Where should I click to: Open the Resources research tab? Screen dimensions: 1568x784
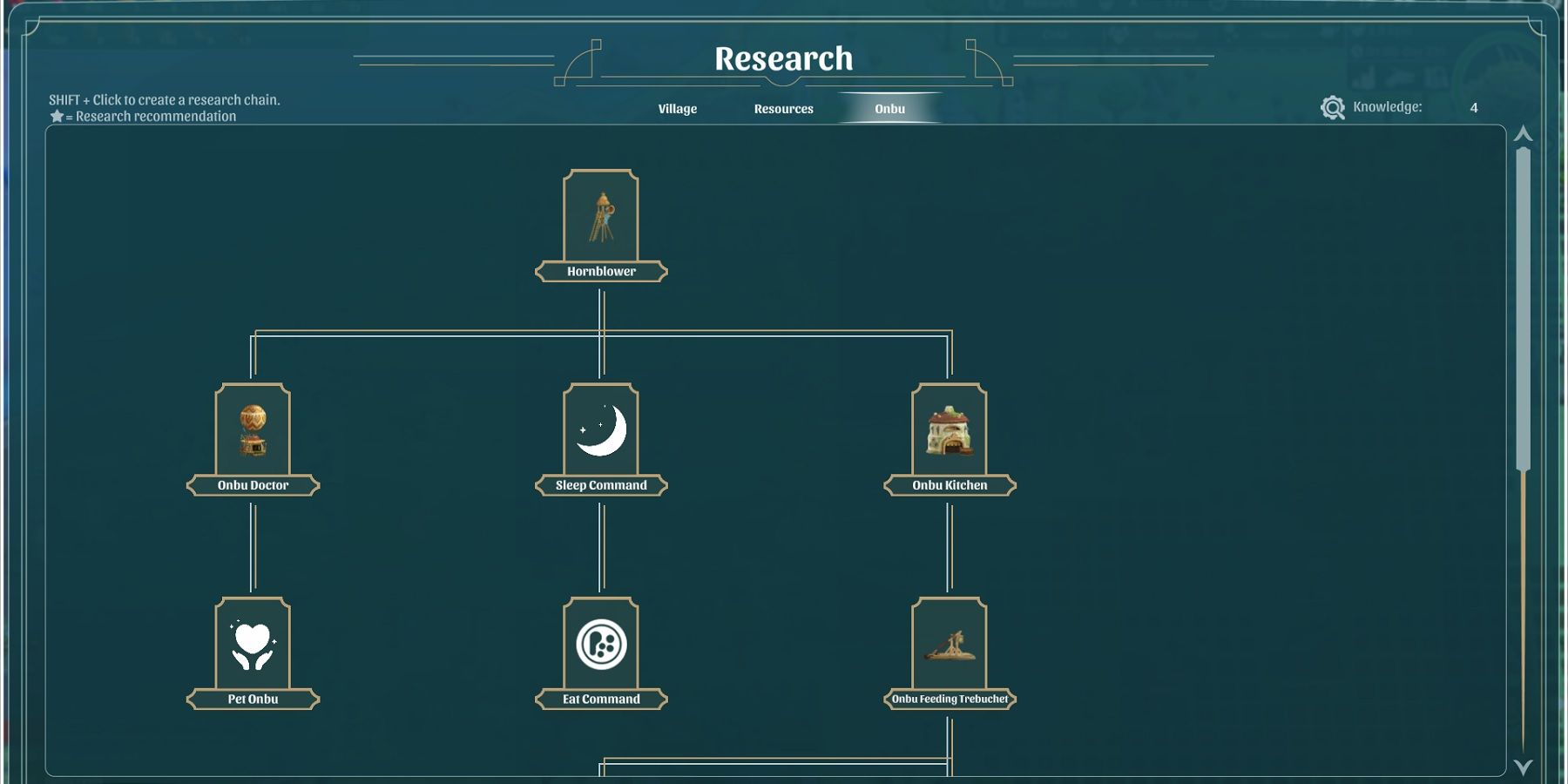point(783,108)
